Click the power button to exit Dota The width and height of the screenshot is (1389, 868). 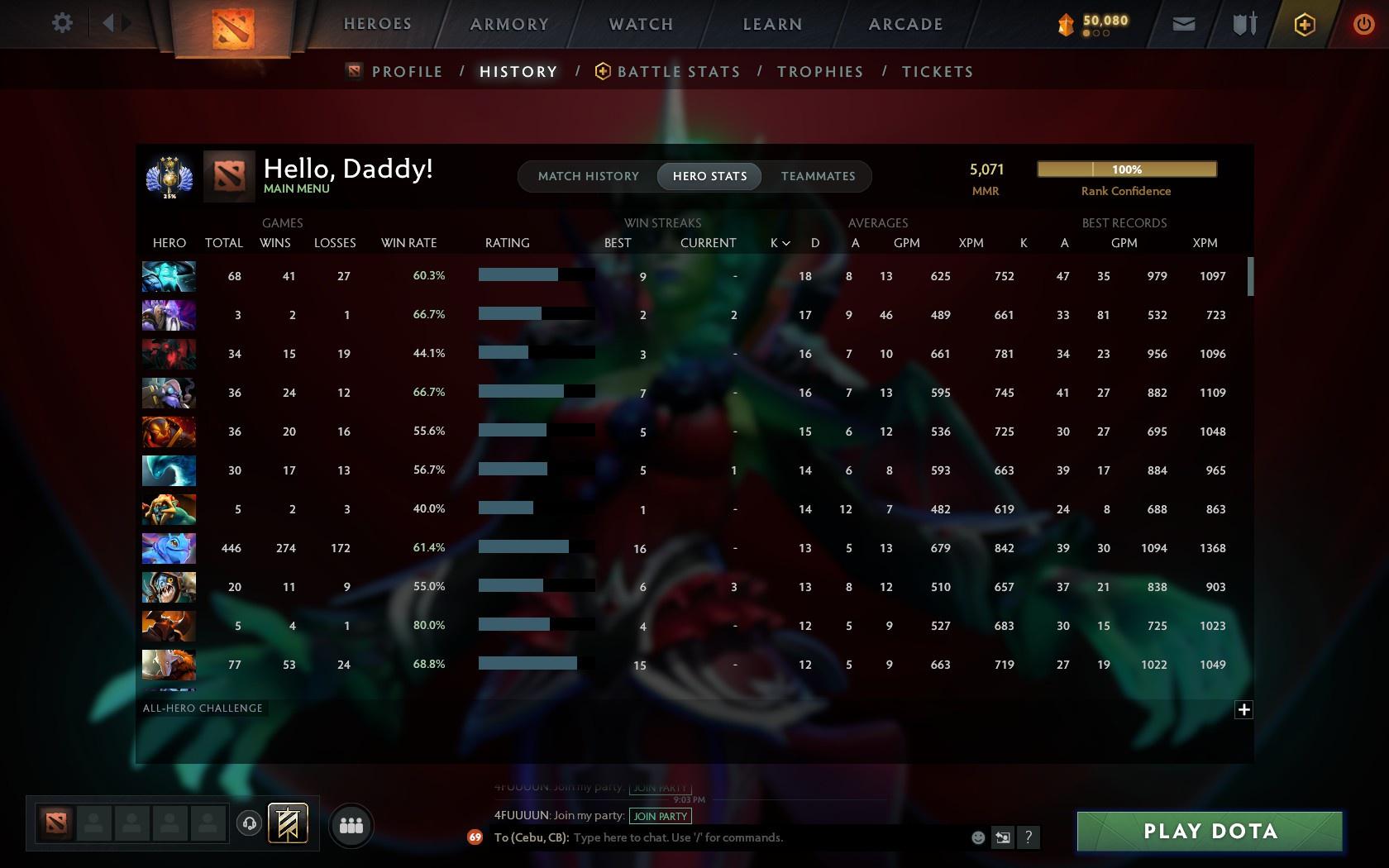point(1363,23)
